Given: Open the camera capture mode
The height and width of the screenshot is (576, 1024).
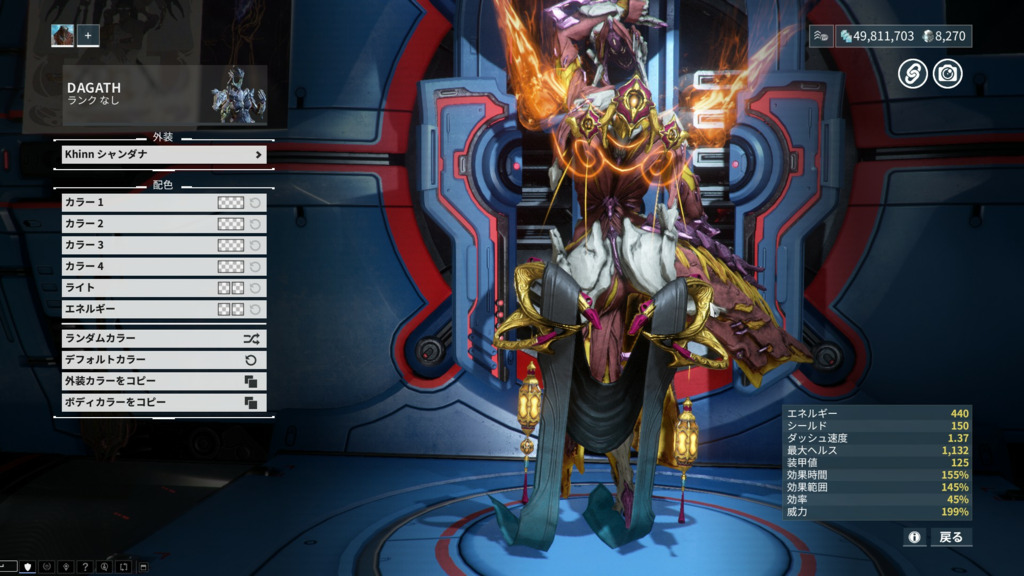Looking at the screenshot, I should [x=947, y=73].
